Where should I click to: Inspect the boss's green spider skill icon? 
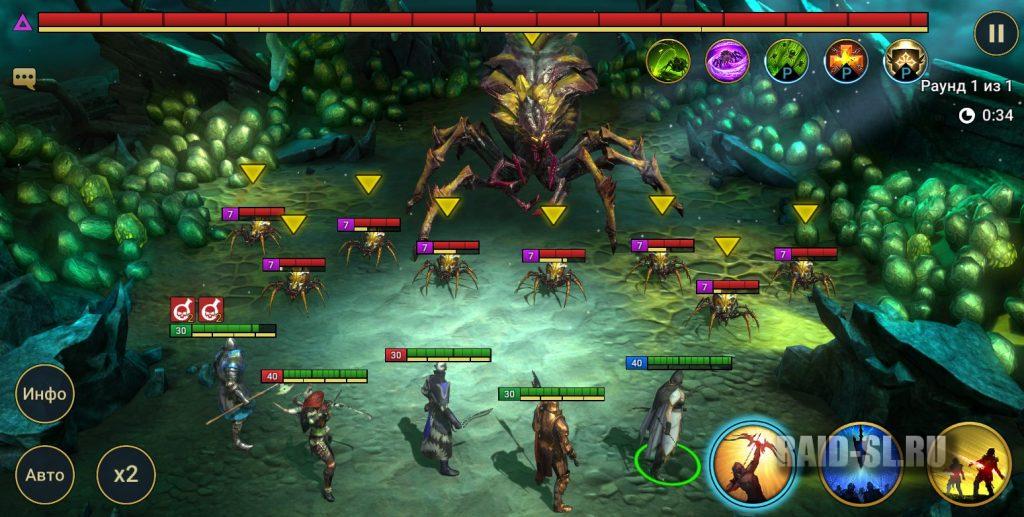667,60
